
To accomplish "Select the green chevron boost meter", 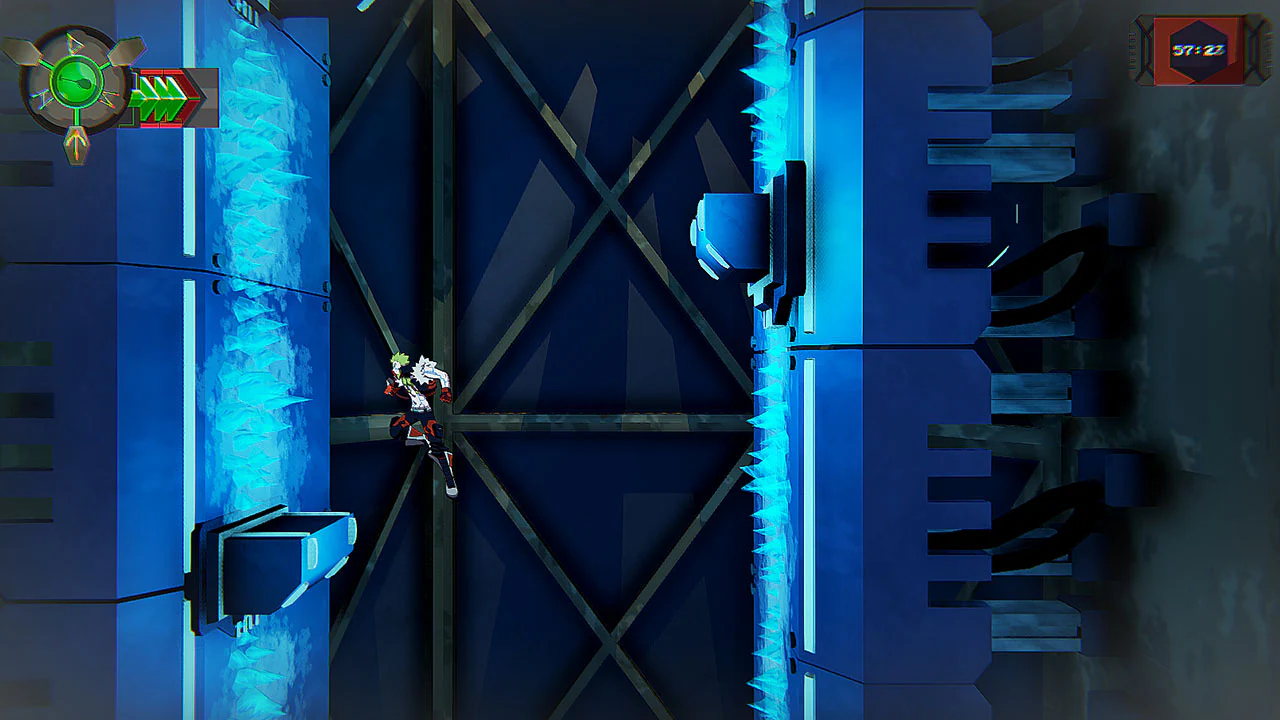I will click(x=160, y=97).
